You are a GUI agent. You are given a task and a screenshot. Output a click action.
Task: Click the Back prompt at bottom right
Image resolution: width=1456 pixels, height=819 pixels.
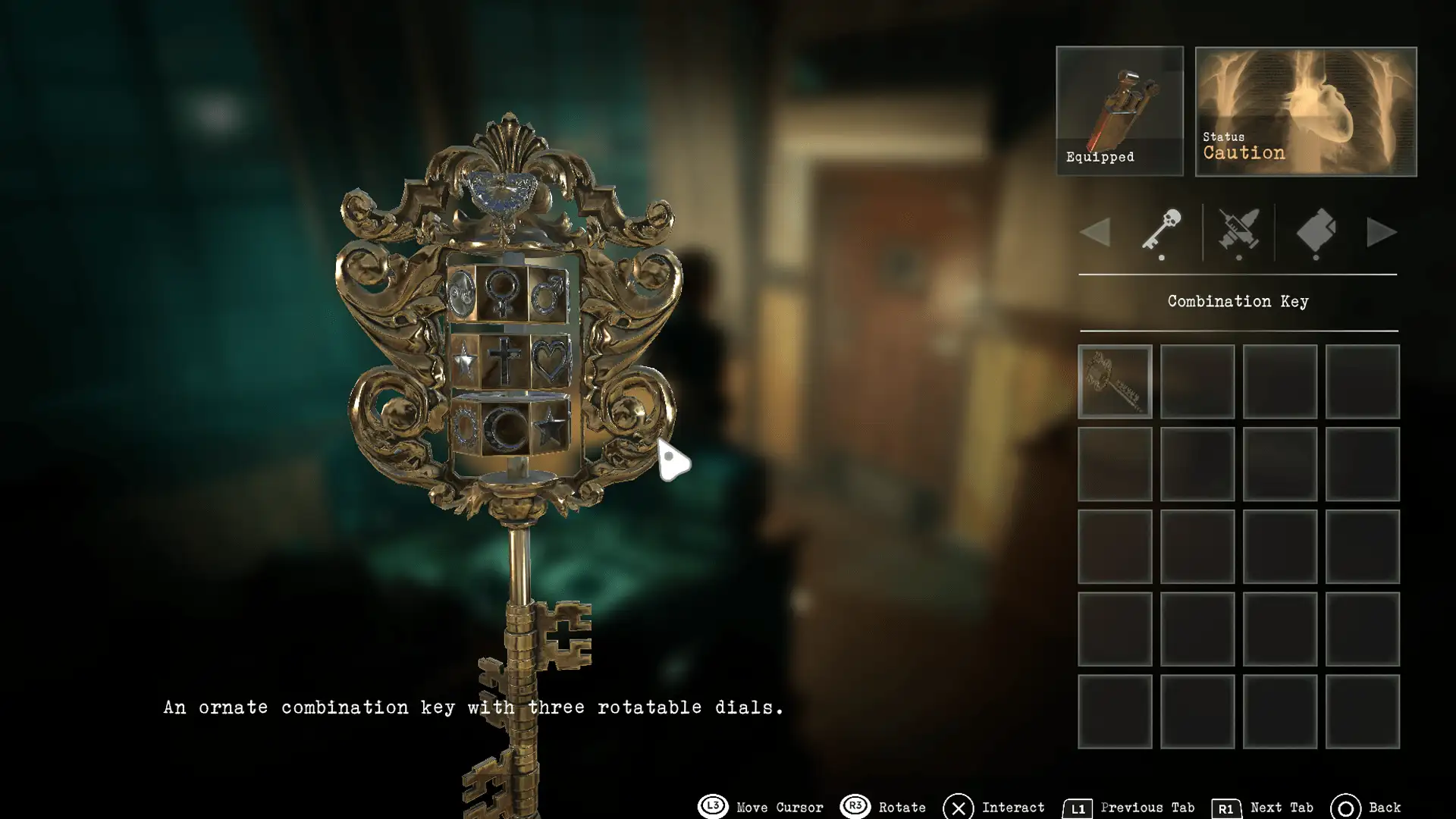[x=1373, y=807]
